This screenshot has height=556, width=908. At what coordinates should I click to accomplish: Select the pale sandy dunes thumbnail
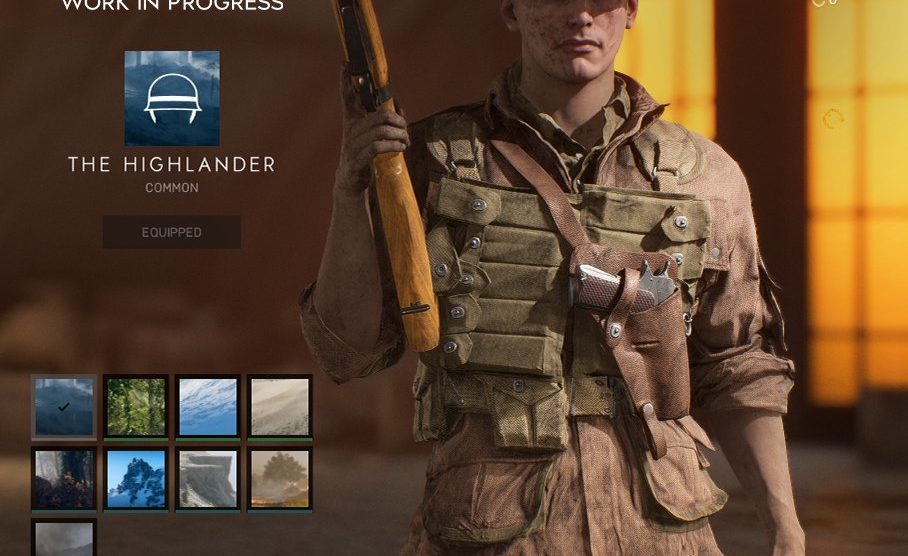280,407
